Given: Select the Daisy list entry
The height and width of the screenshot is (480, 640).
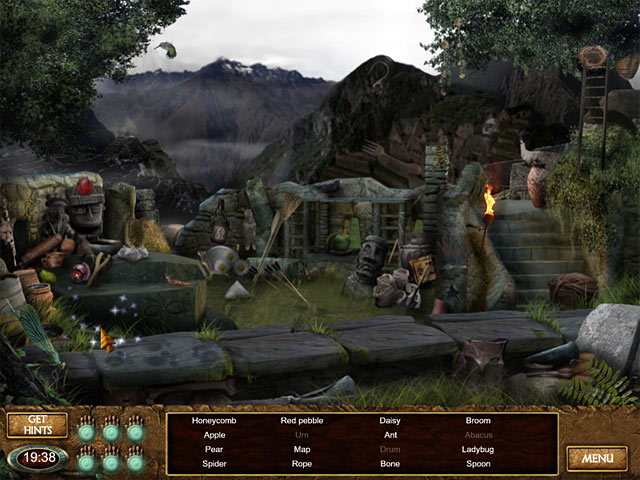Looking at the screenshot, I should 390,421.
